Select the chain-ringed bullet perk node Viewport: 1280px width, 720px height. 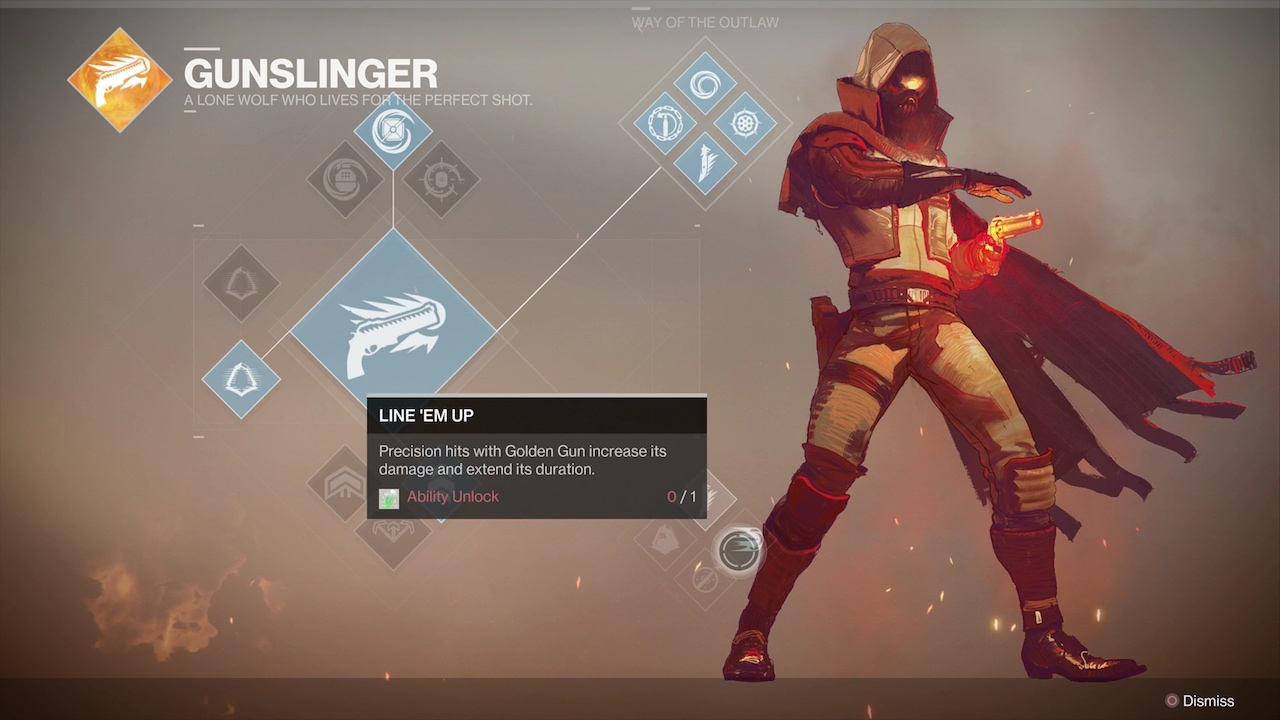(x=664, y=124)
